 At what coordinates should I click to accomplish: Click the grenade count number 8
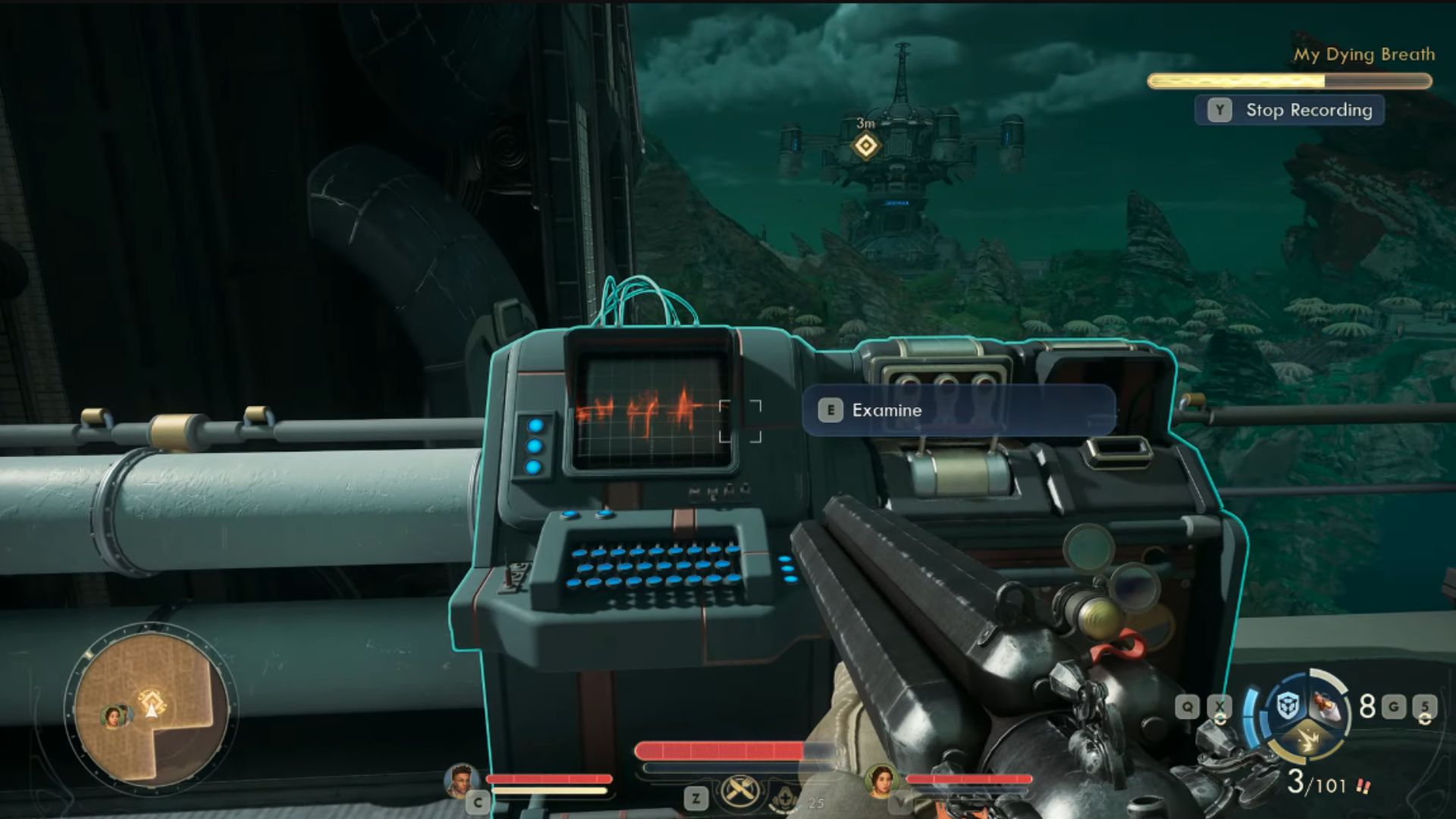(1366, 705)
